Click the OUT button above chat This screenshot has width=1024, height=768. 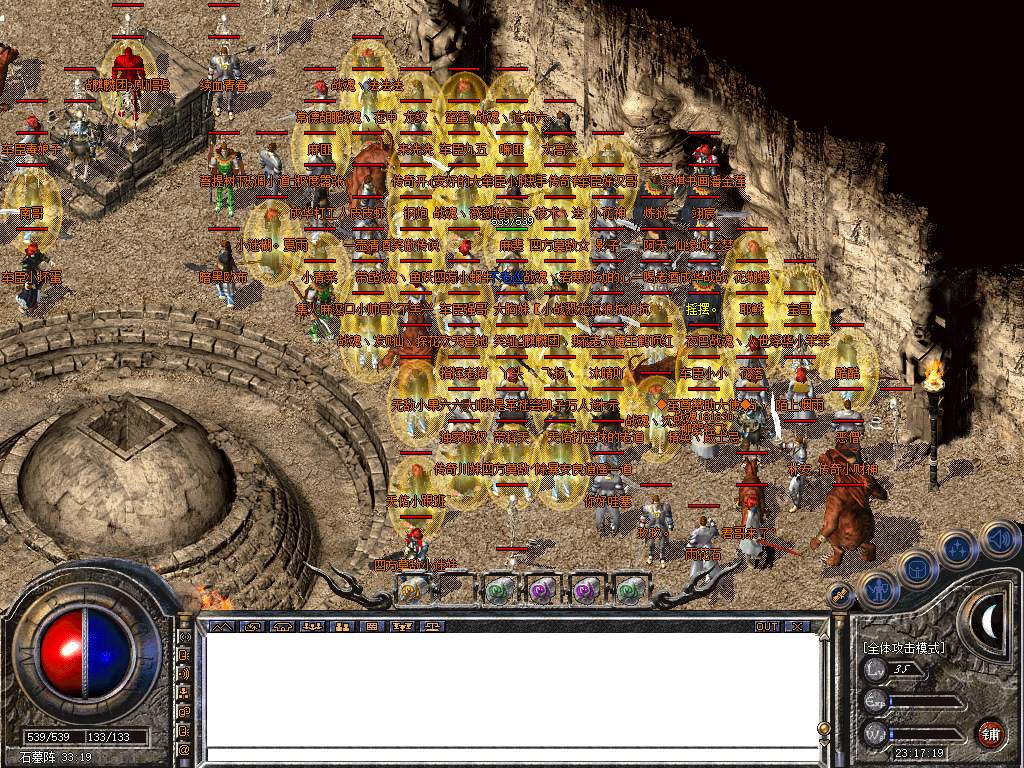[x=767, y=626]
